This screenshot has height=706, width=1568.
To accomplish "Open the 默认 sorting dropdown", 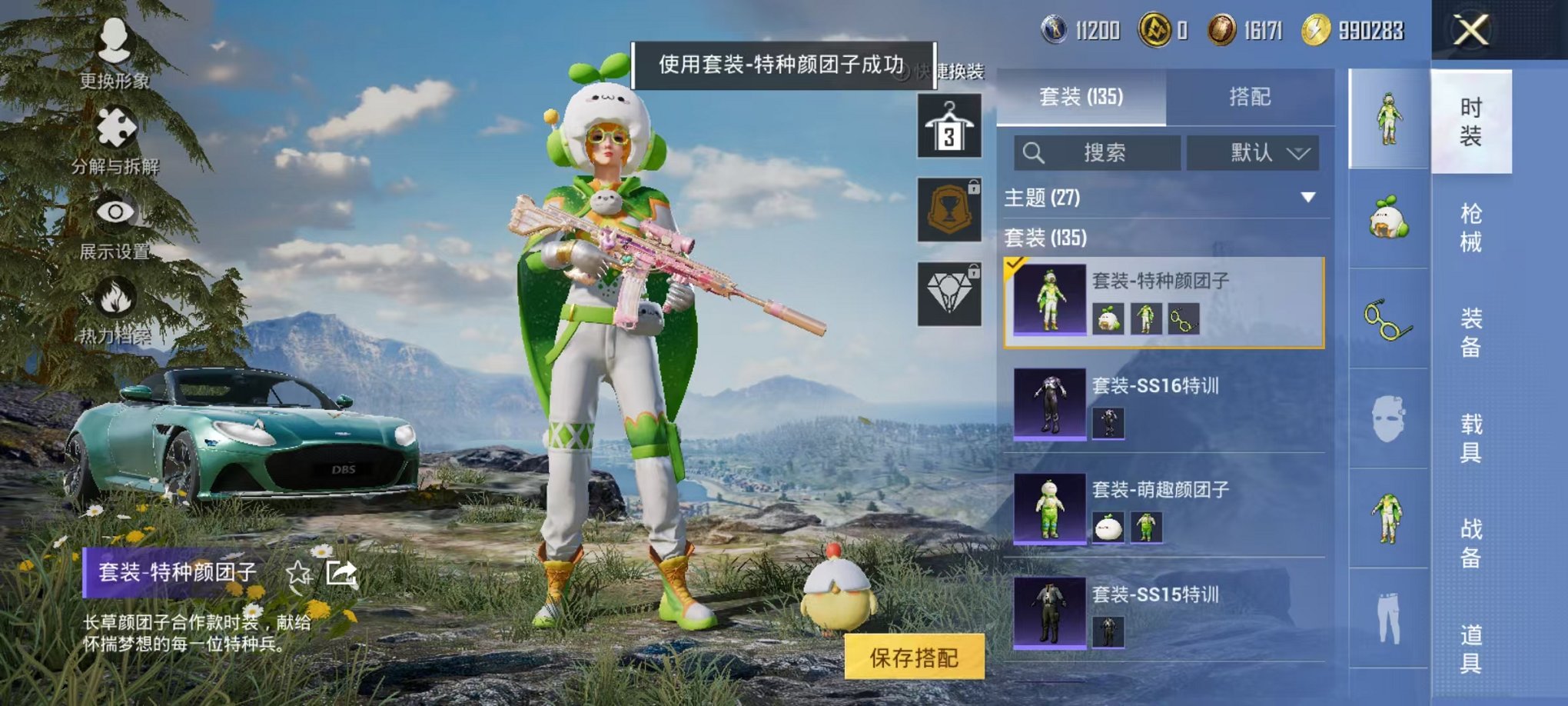I will click(x=1251, y=152).
